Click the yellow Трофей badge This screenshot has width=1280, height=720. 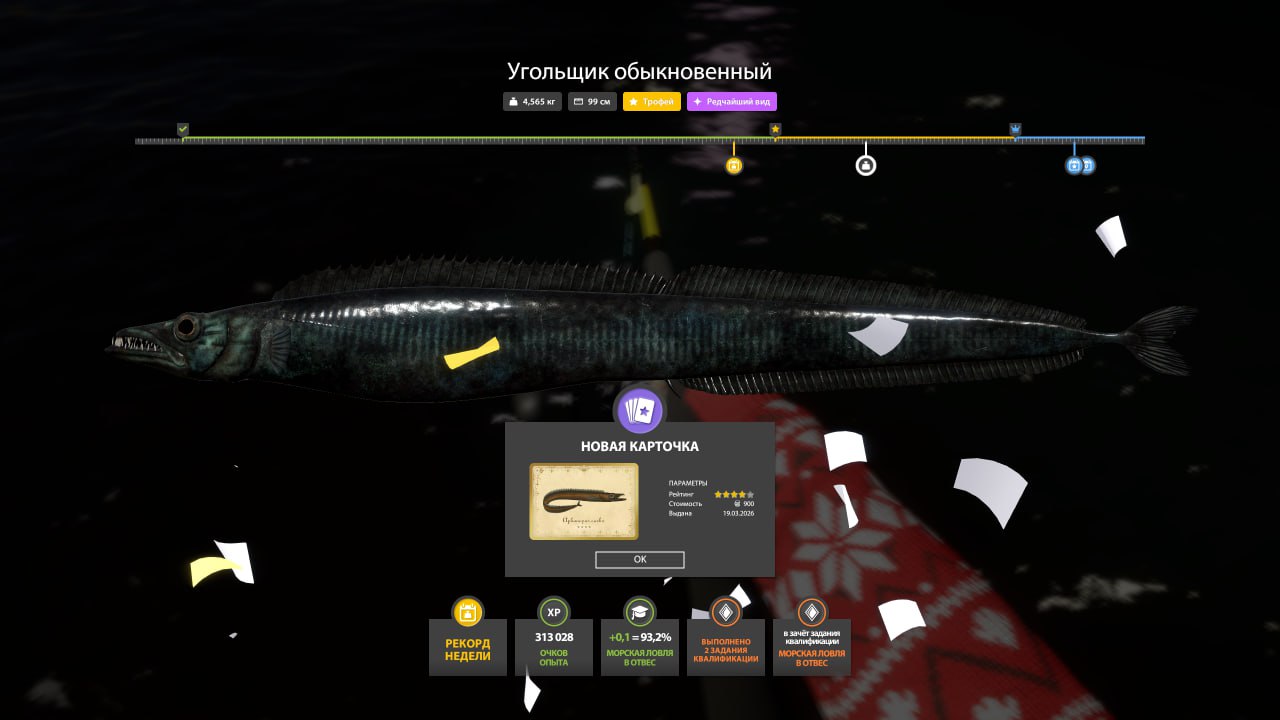click(x=652, y=102)
